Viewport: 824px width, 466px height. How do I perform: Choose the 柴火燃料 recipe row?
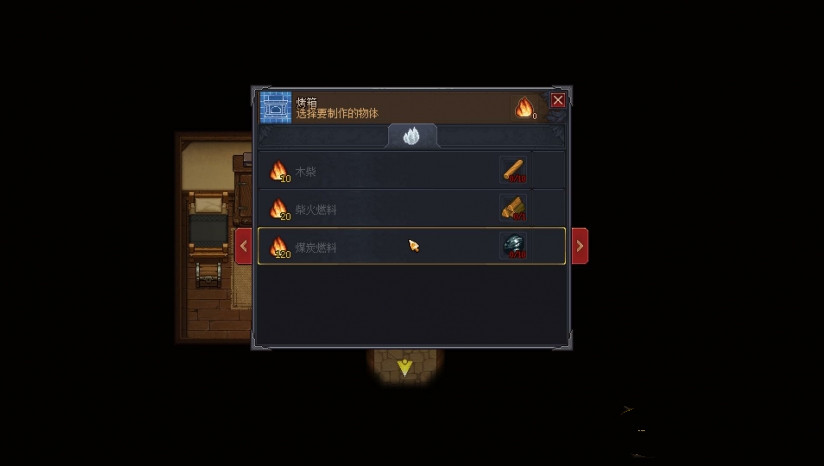380,208
